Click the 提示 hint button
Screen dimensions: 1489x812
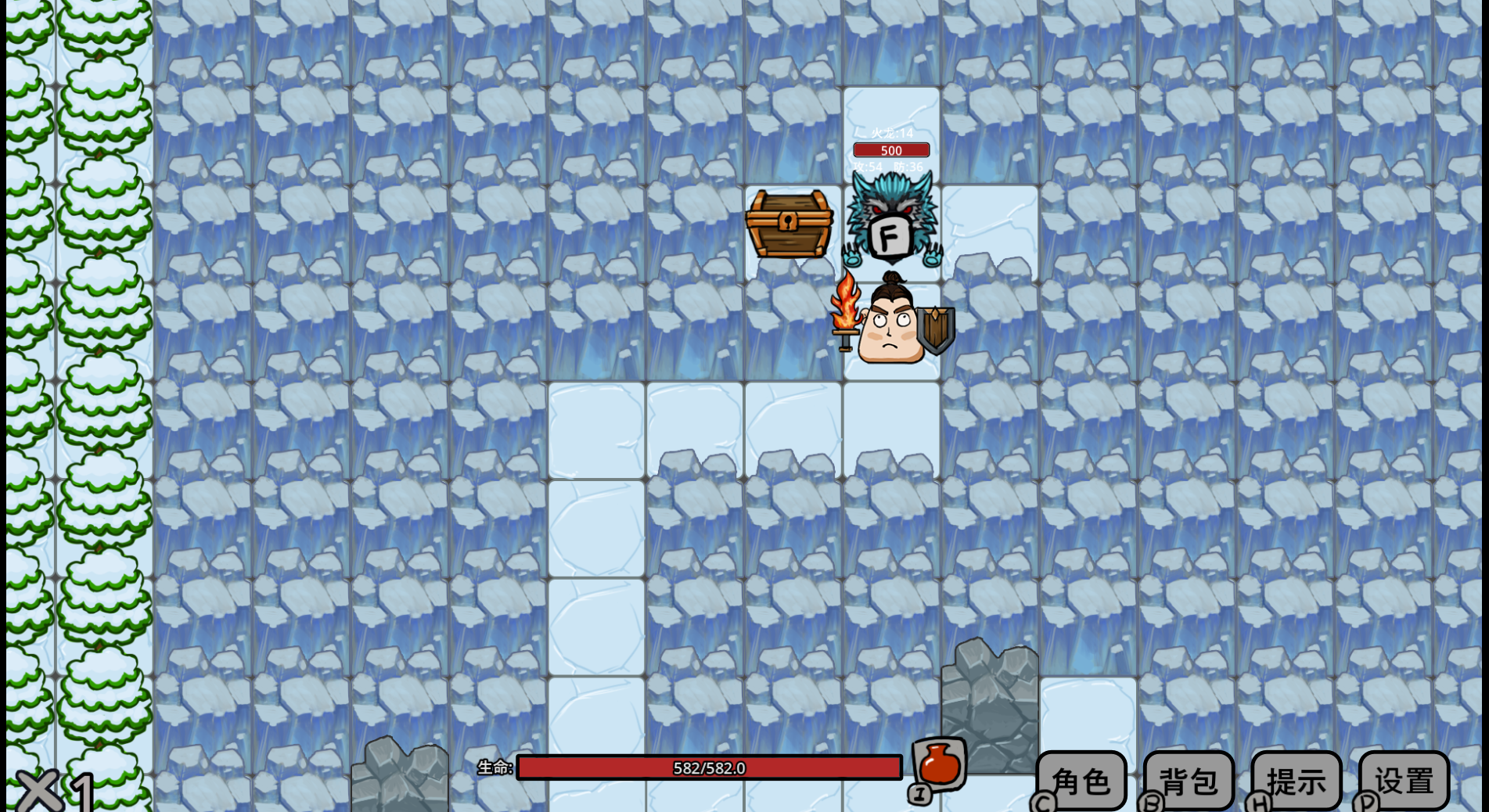(1296, 779)
